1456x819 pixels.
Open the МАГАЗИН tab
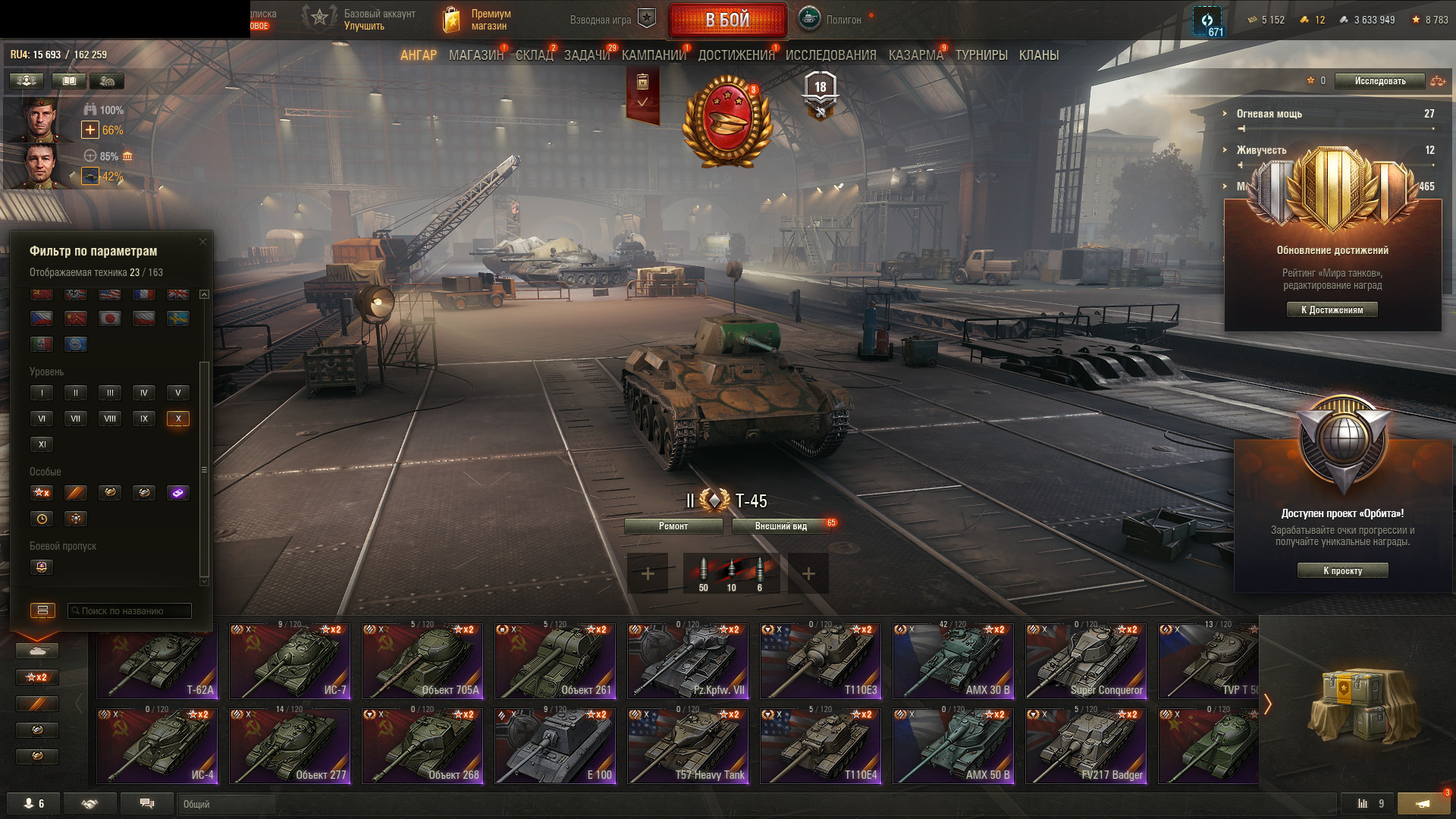[x=475, y=55]
